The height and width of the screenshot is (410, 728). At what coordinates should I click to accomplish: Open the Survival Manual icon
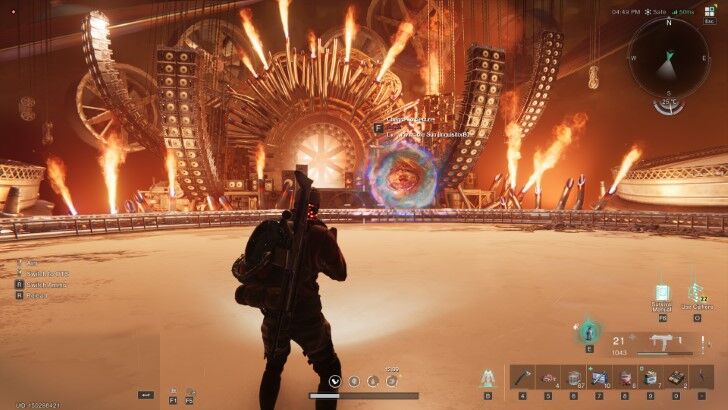662,292
